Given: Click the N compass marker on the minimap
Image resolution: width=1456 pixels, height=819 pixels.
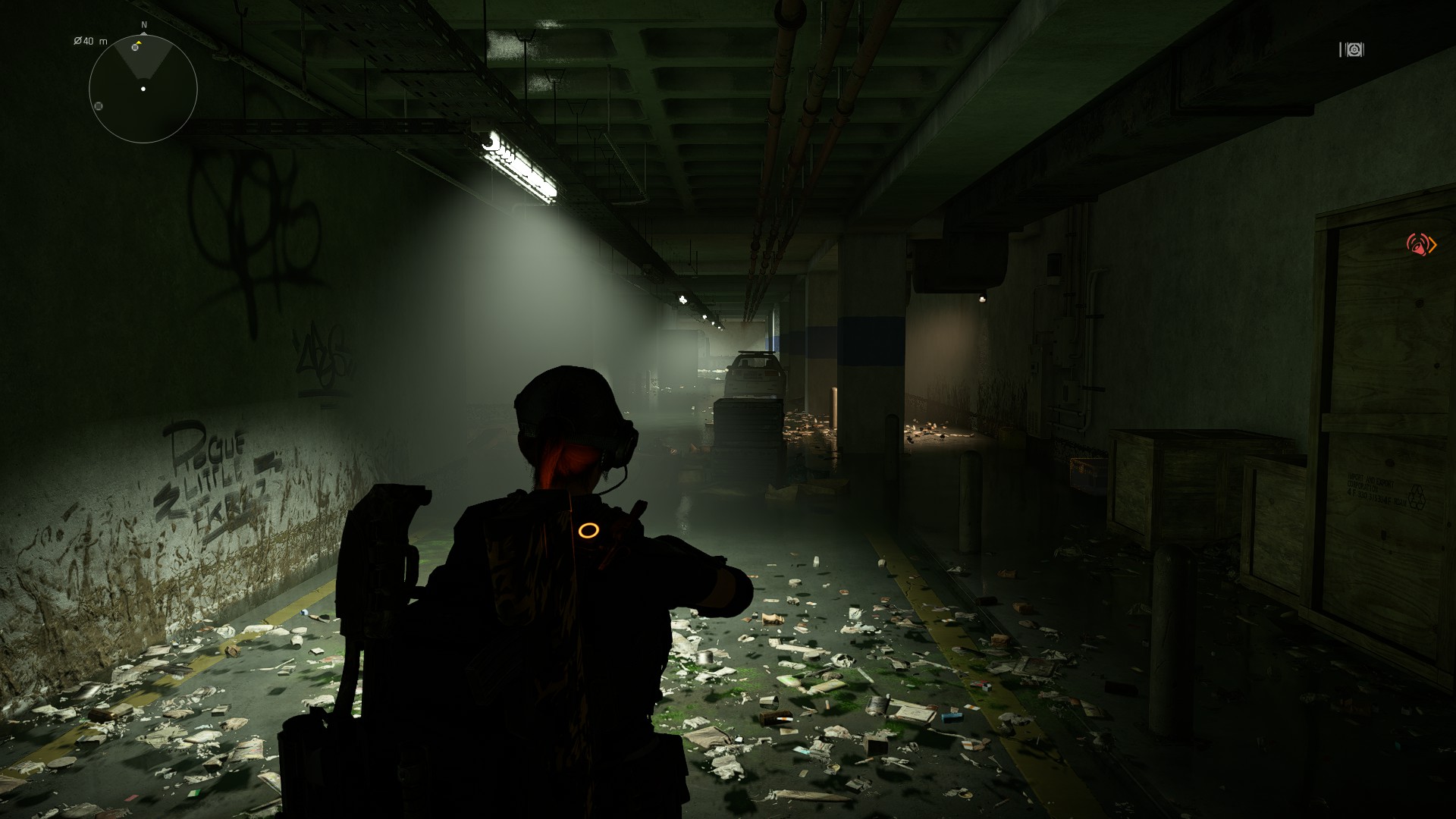Looking at the screenshot, I should click(x=144, y=24).
